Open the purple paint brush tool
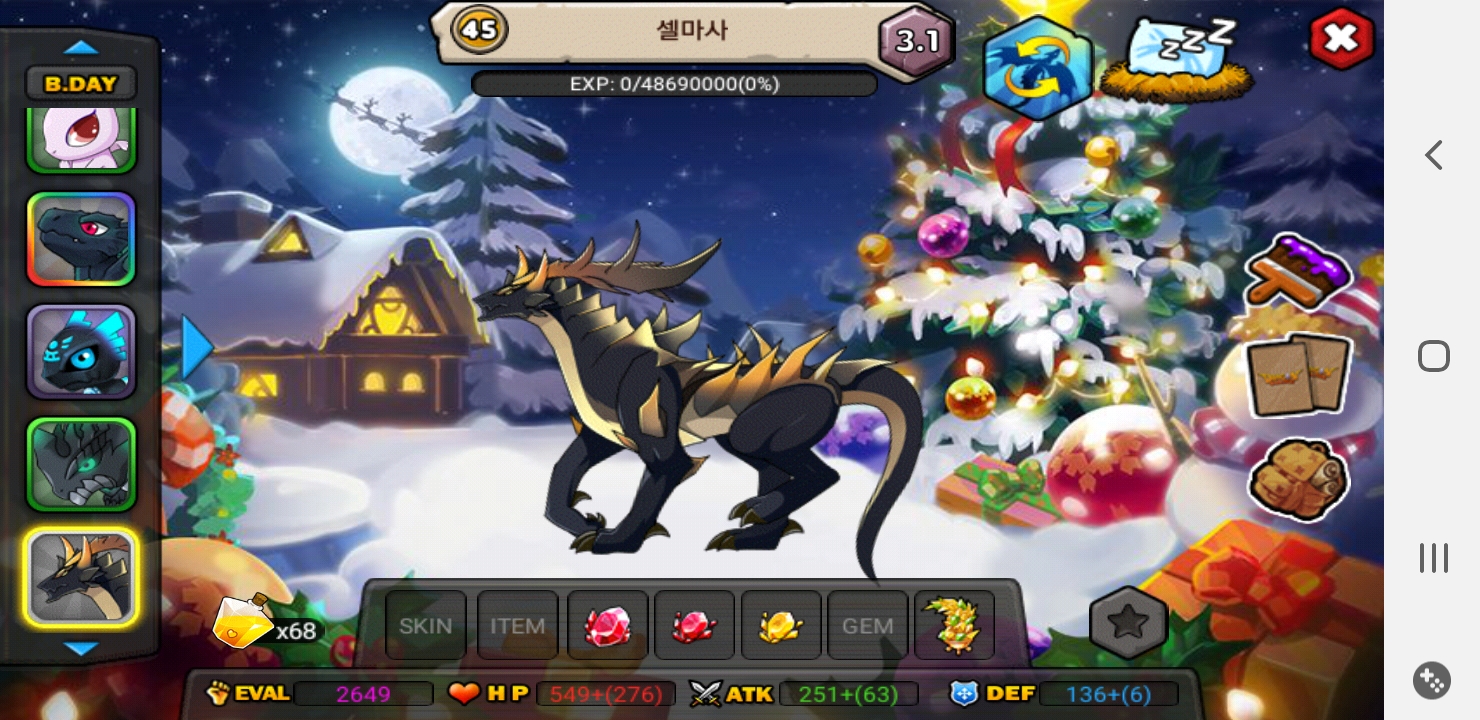 pos(1298,270)
